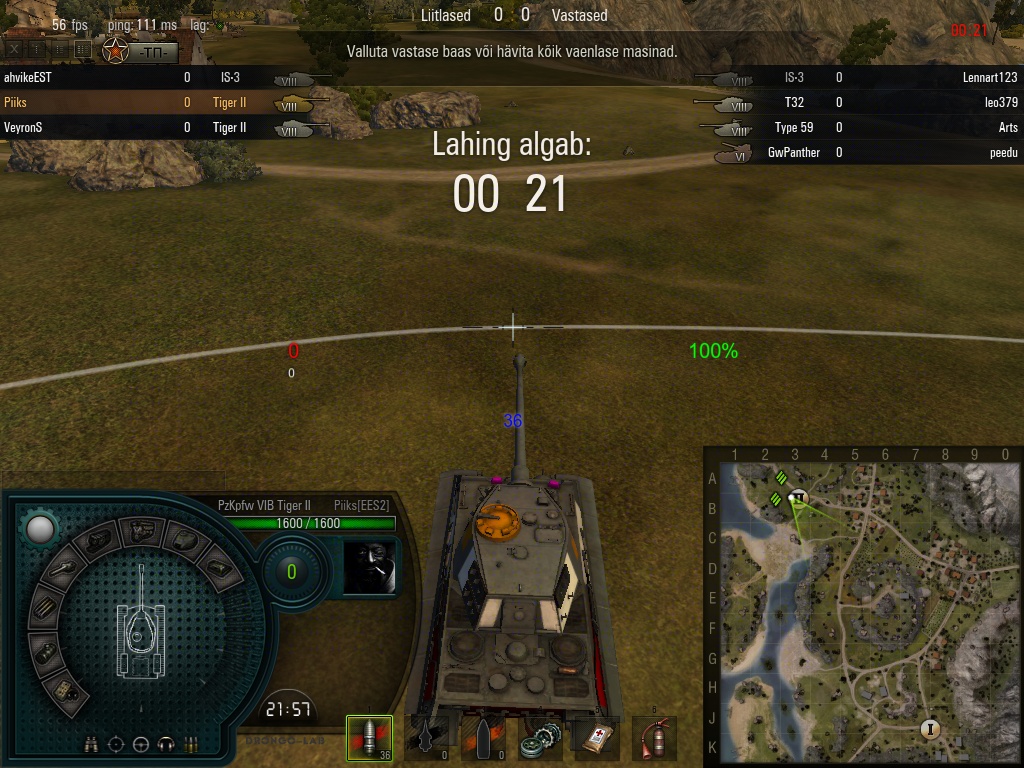Screen dimensions: 1024x768
Task: Click the headphones radio operator icon
Action: click(x=166, y=744)
